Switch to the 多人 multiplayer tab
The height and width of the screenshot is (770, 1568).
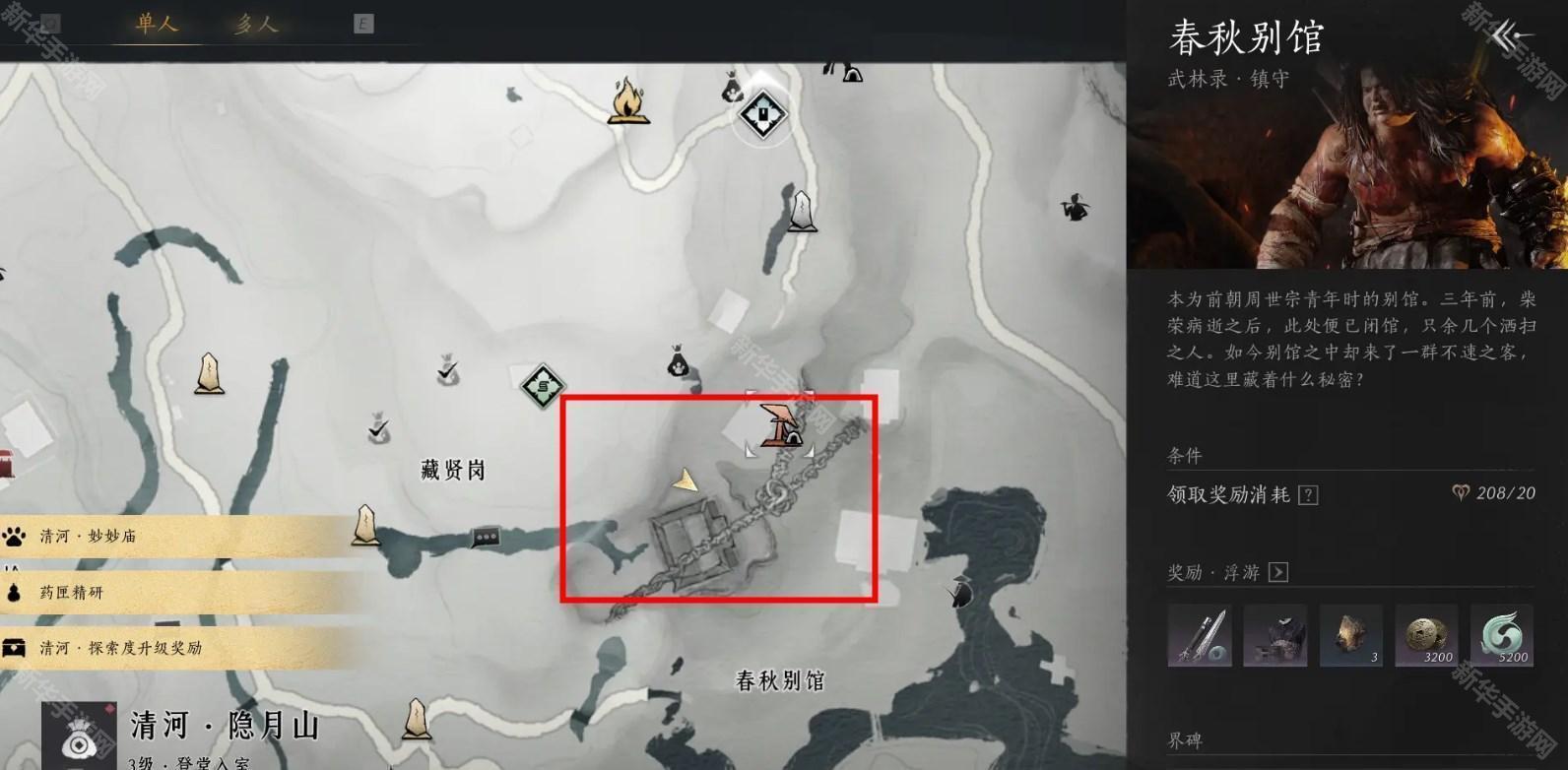(x=255, y=20)
